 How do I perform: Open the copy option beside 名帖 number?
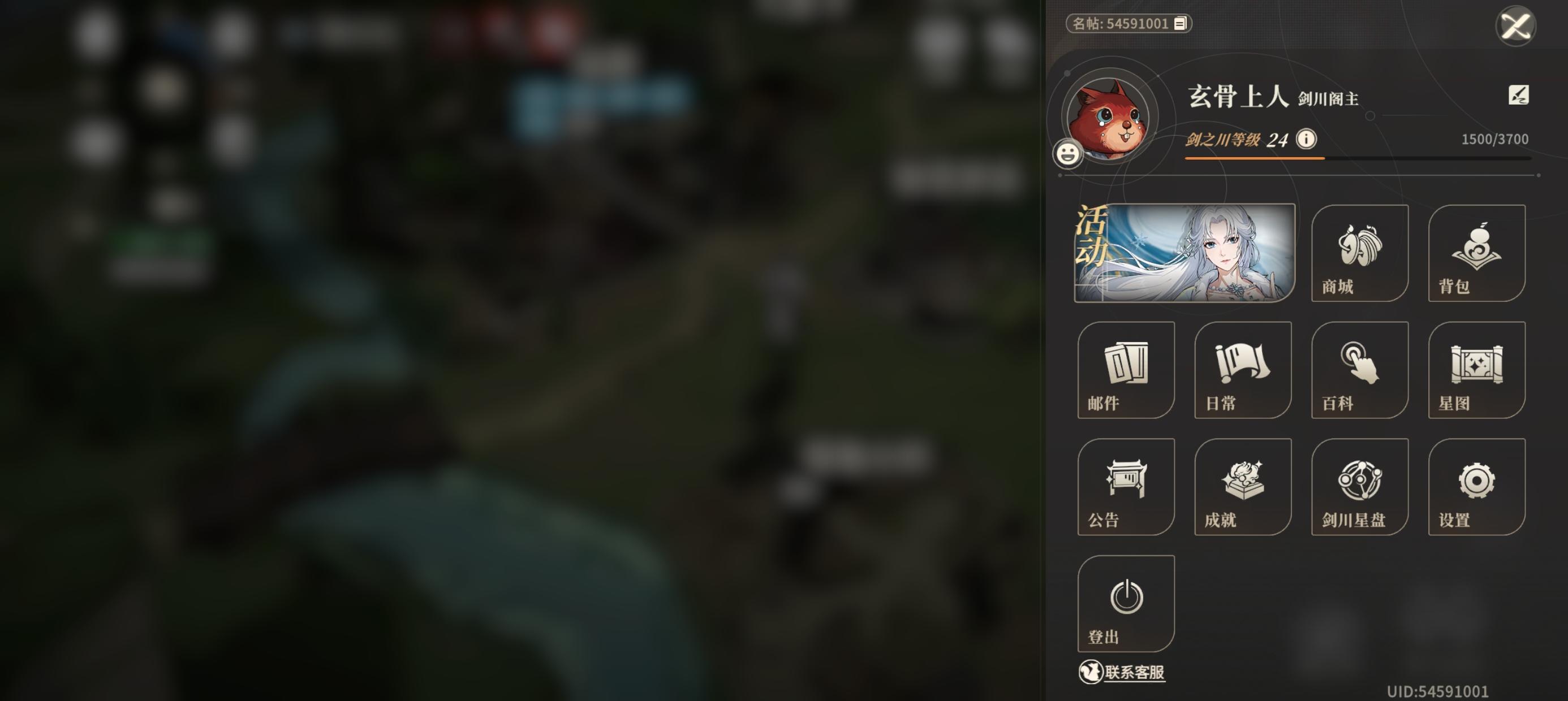(x=1178, y=24)
